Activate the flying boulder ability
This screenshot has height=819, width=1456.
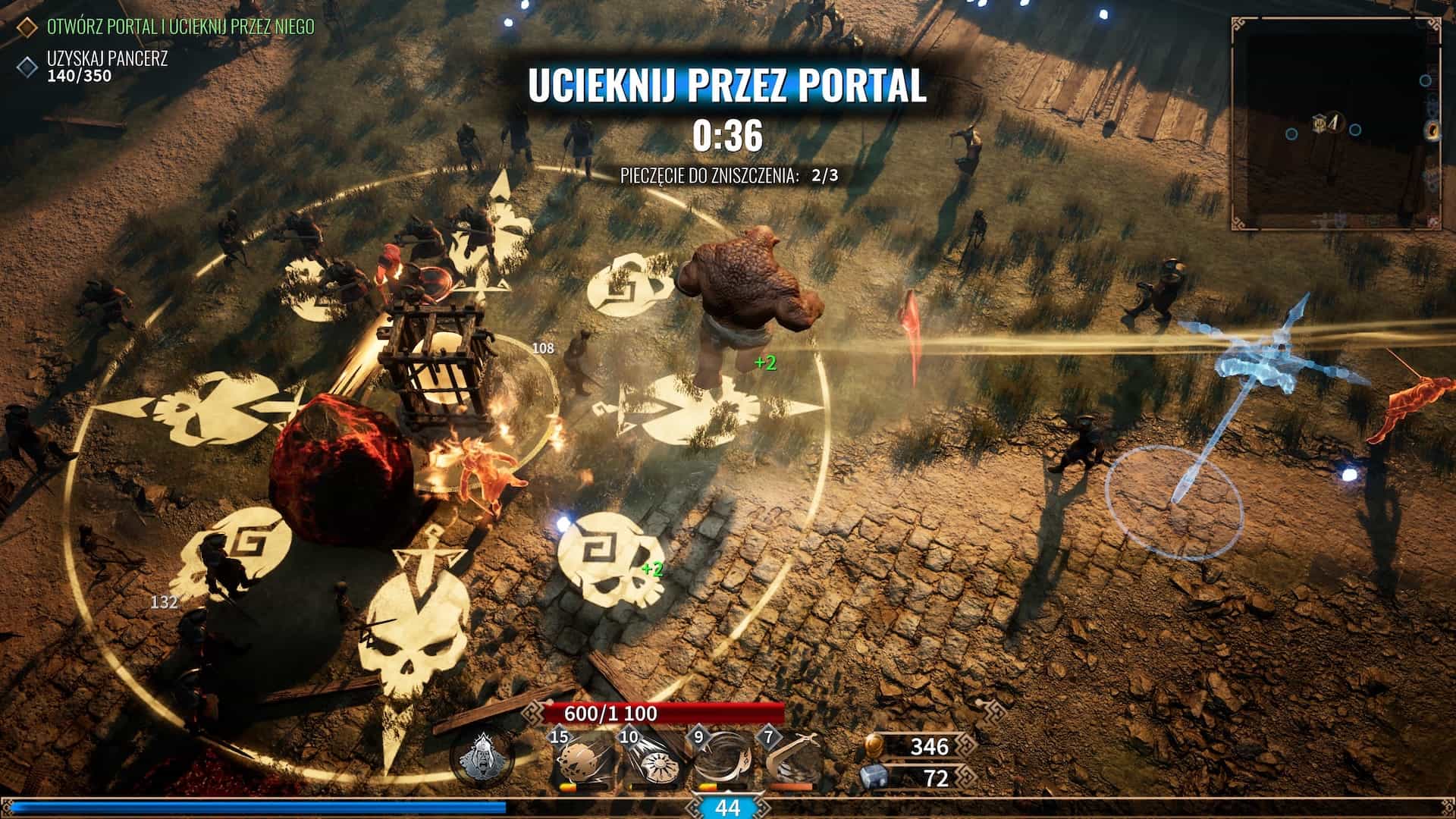[x=580, y=763]
